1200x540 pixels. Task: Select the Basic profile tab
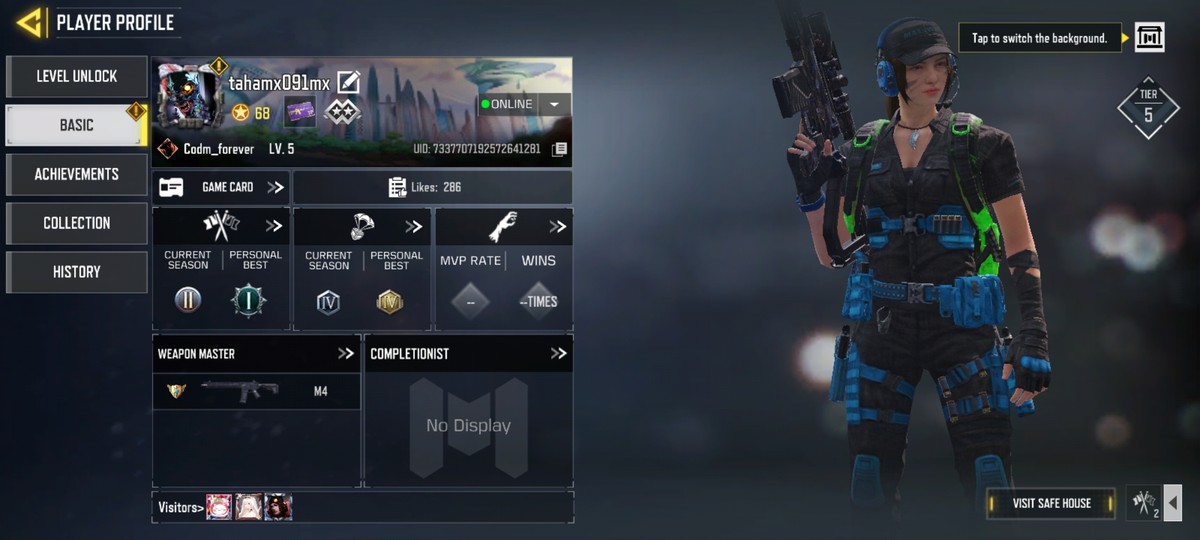tap(77, 125)
